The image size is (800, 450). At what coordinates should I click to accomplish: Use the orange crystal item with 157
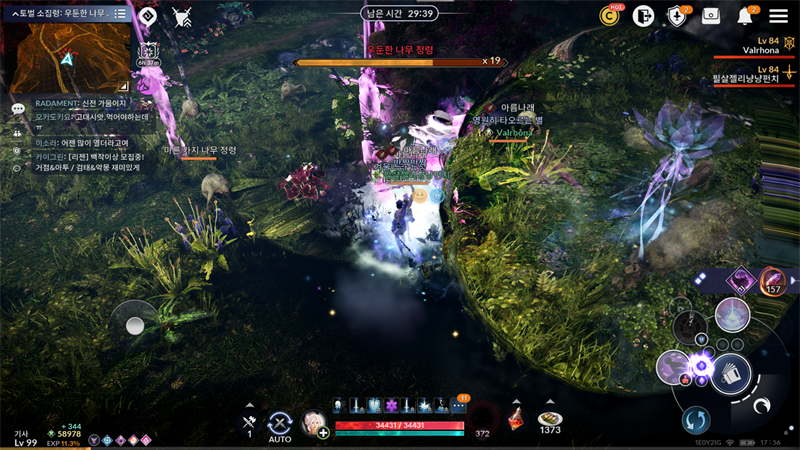tap(772, 281)
